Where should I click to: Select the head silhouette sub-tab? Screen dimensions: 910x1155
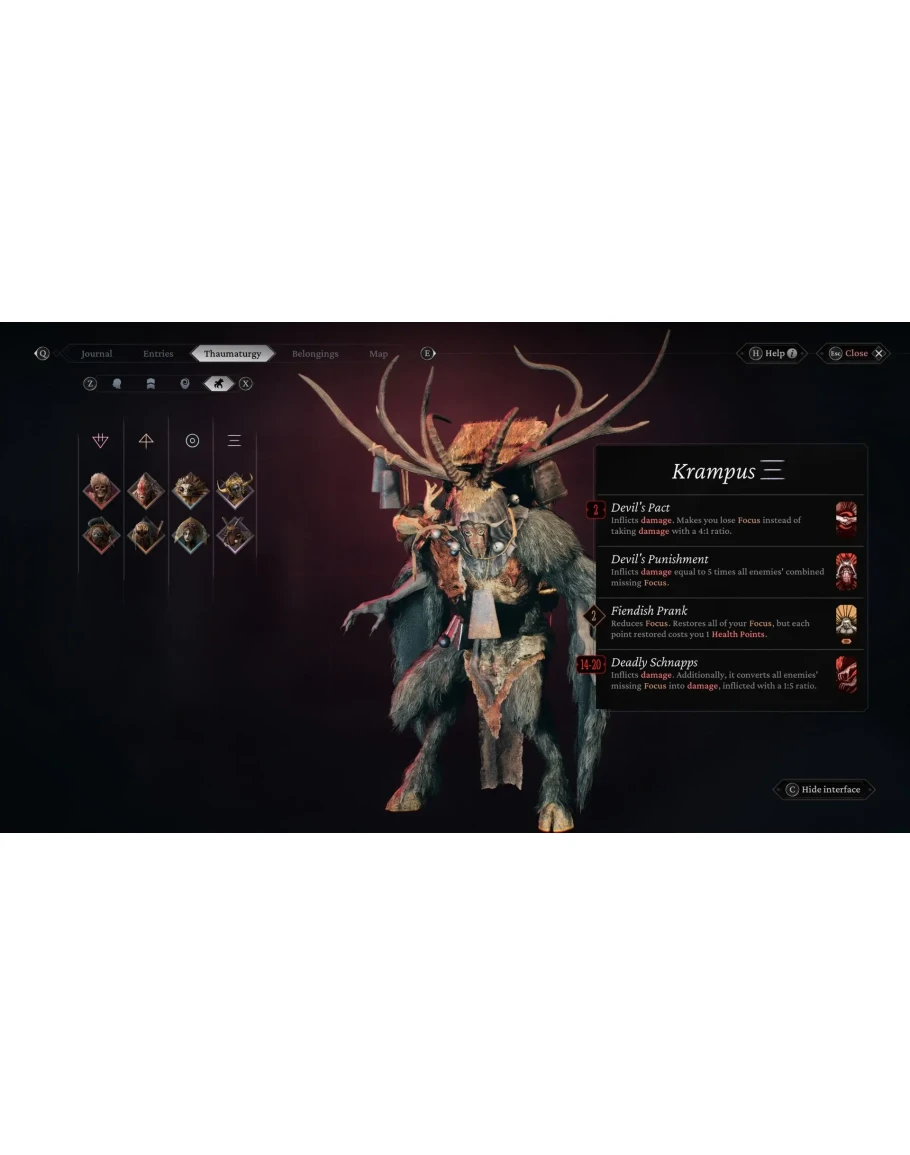tap(117, 383)
